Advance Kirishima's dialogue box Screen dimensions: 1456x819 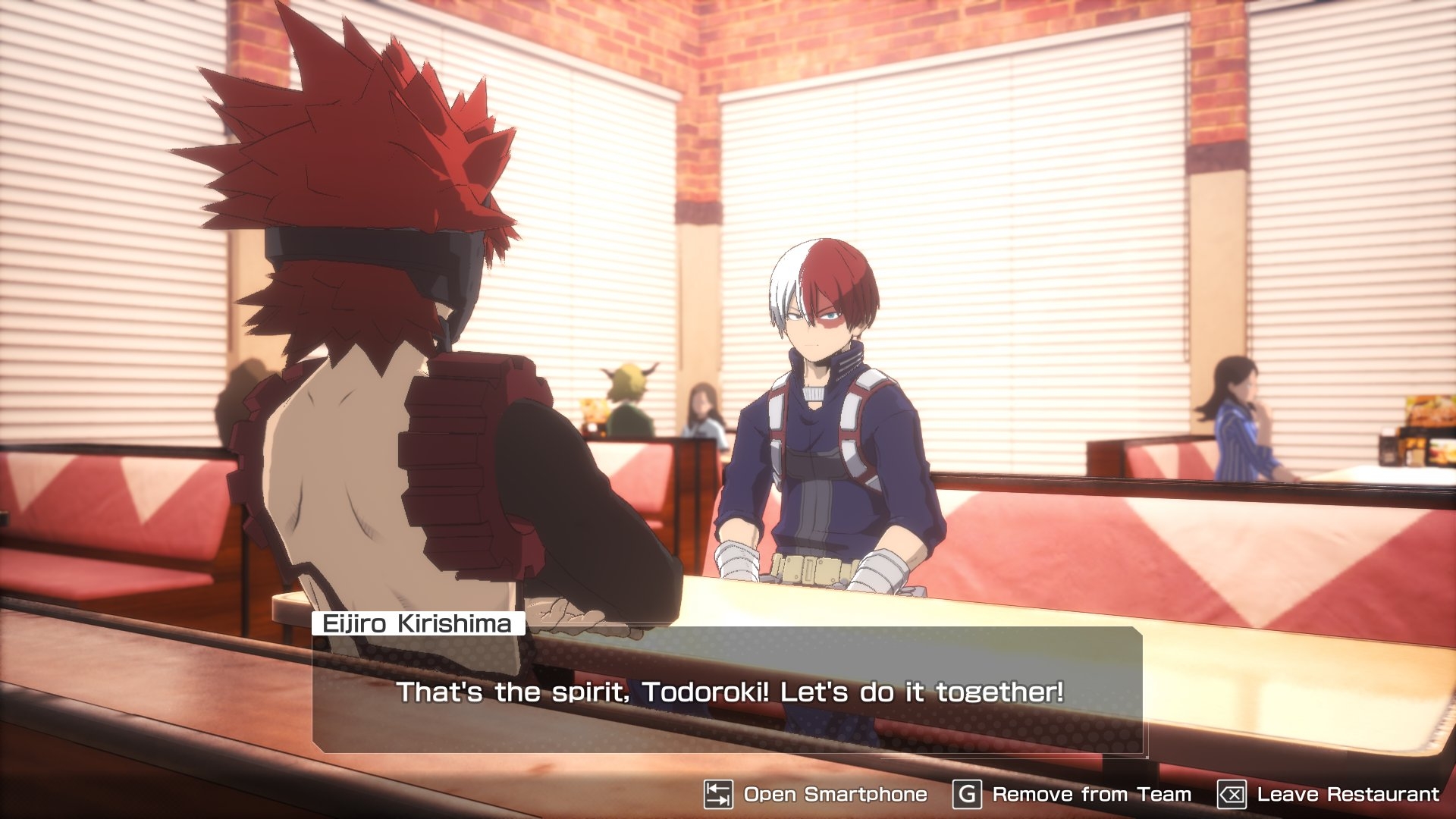(x=728, y=690)
